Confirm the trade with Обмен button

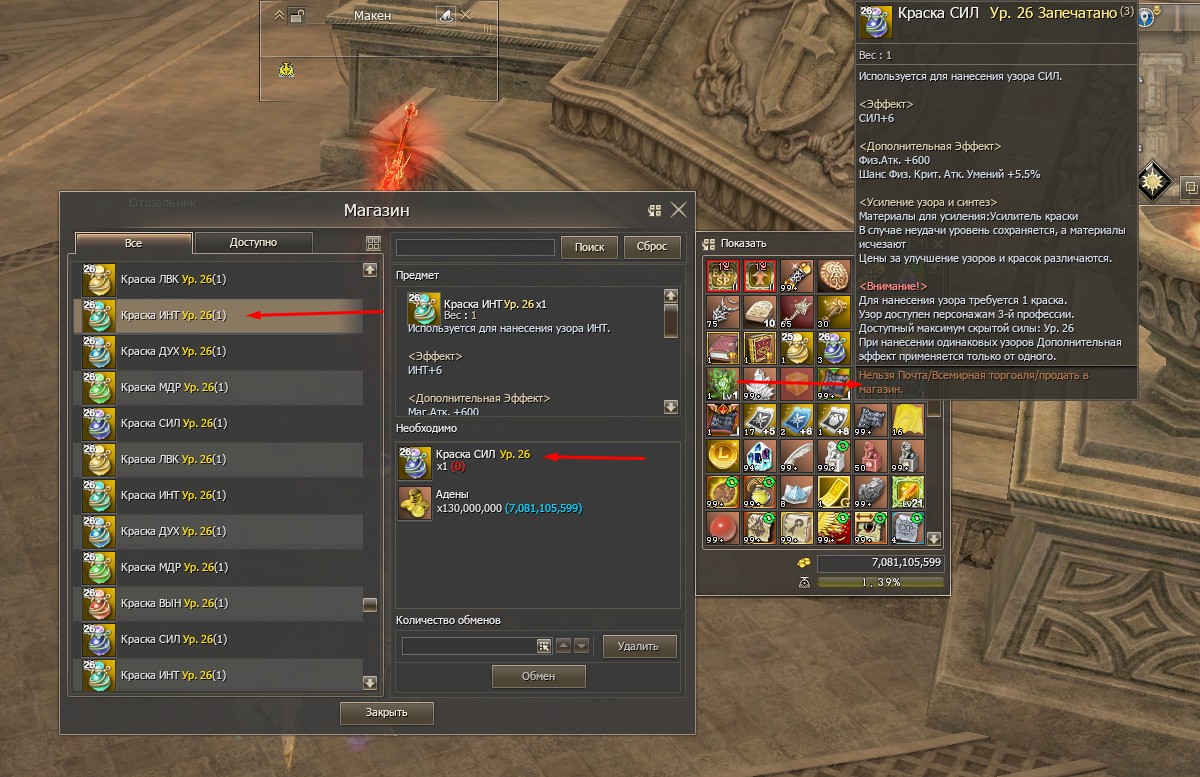point(537,677)
